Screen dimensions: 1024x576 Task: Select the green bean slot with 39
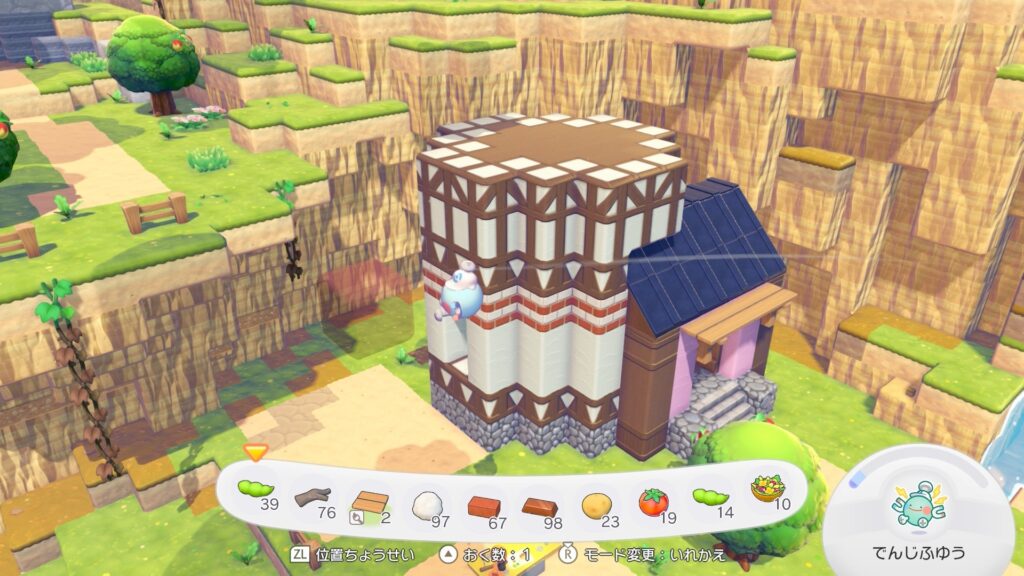pos(257,491)
